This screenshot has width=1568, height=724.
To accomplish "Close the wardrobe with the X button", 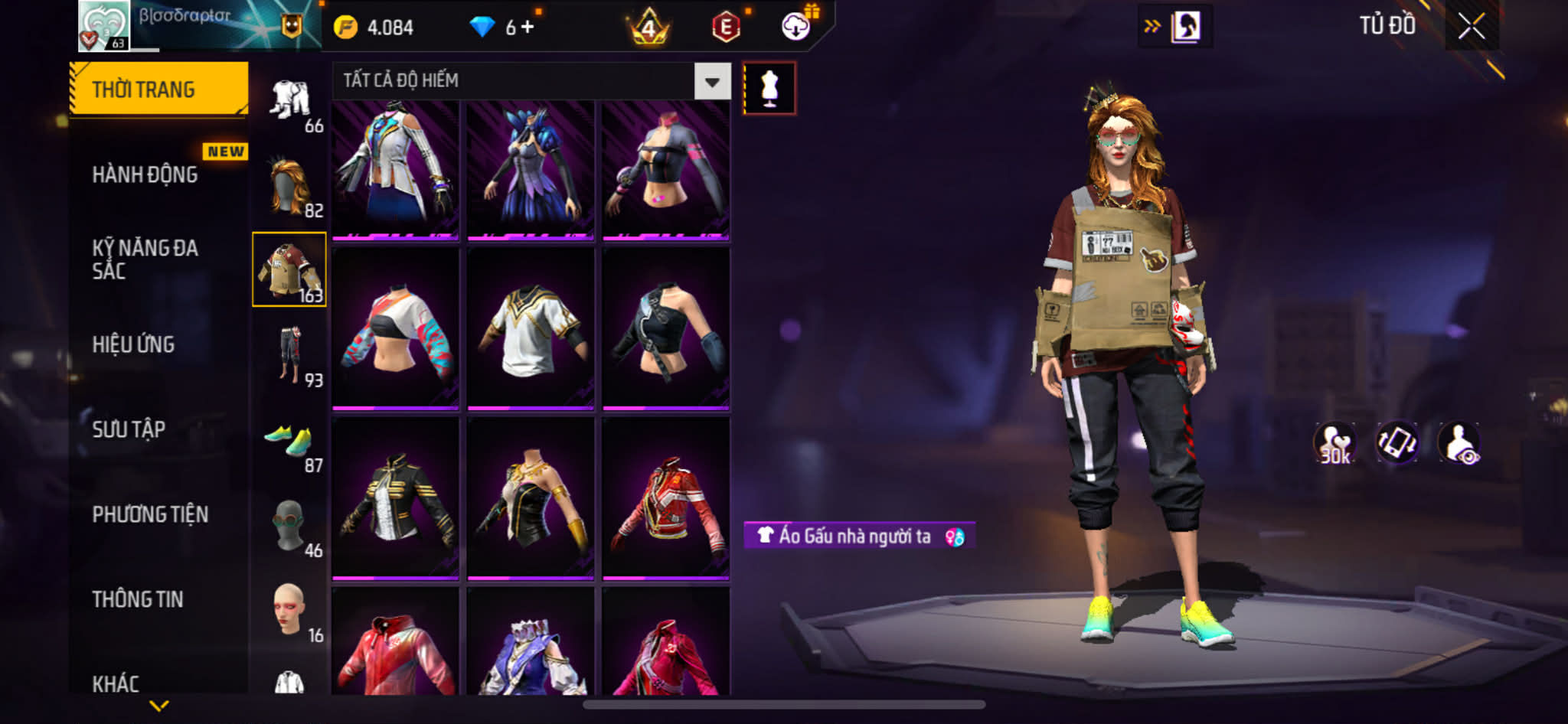I will click(1471, 27).
